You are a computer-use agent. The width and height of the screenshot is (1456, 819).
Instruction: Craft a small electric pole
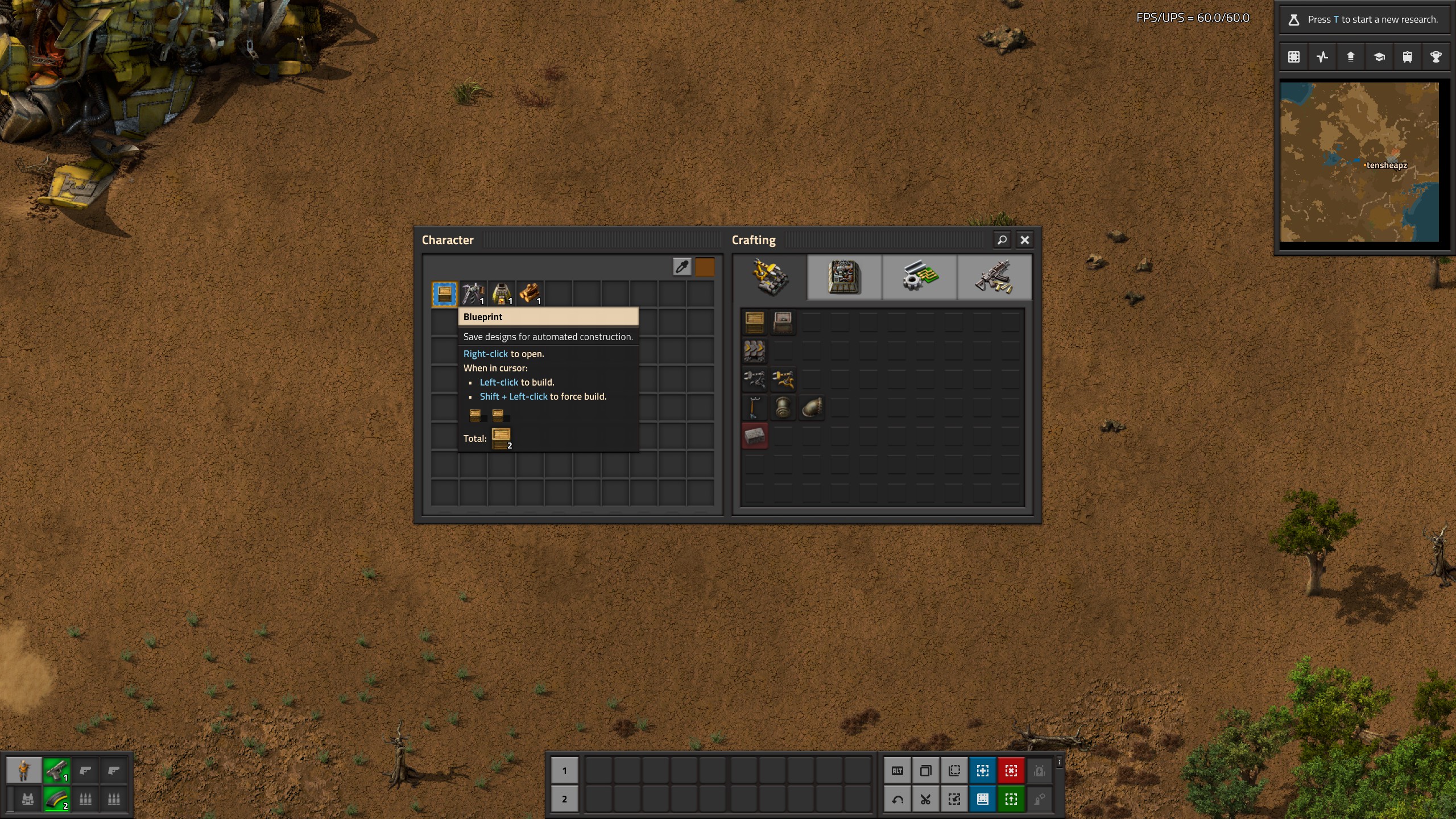755,408
